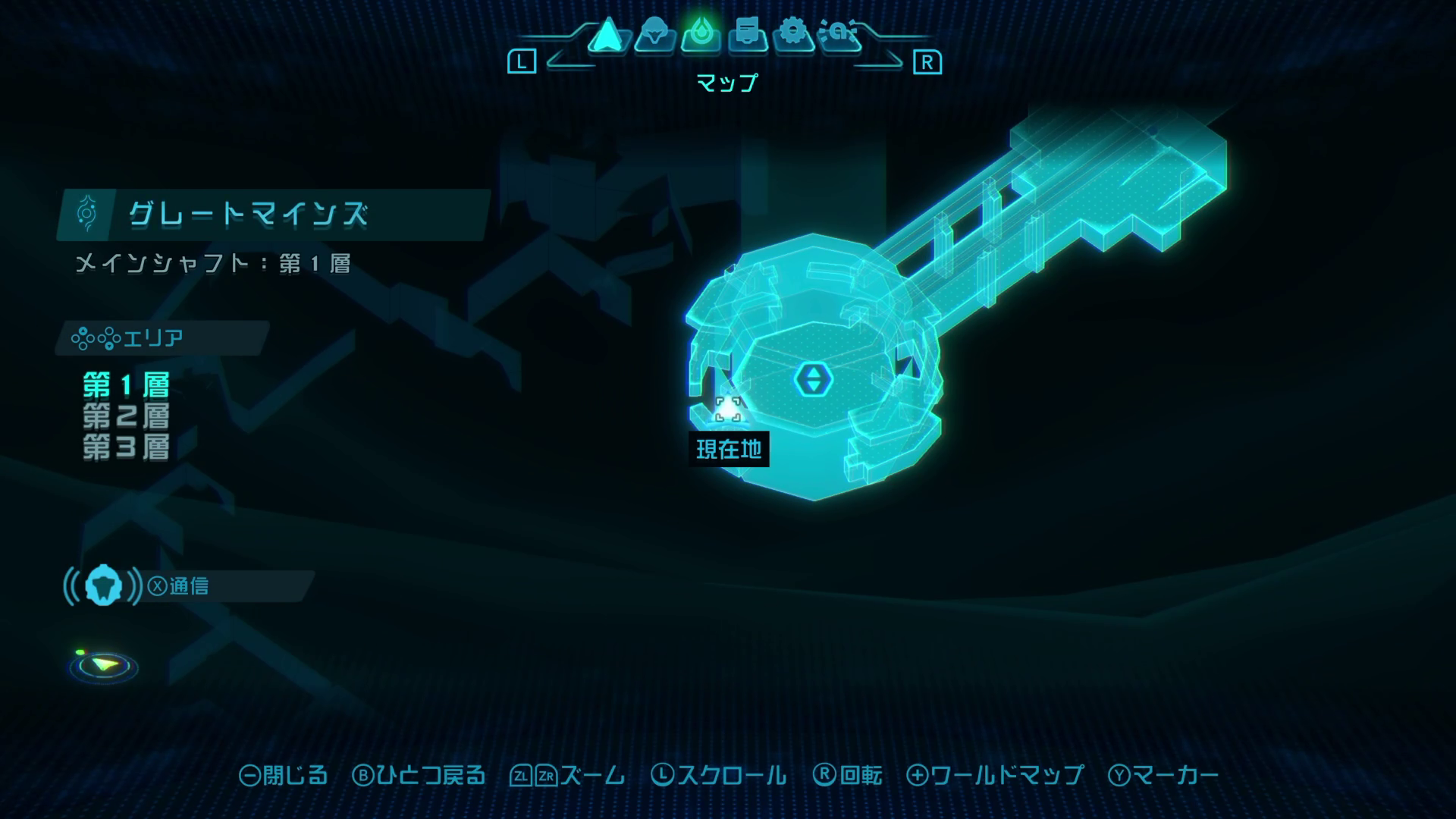Place a マーカー marker
The height and width of the screenshot is (819, 1456).
1163,775
